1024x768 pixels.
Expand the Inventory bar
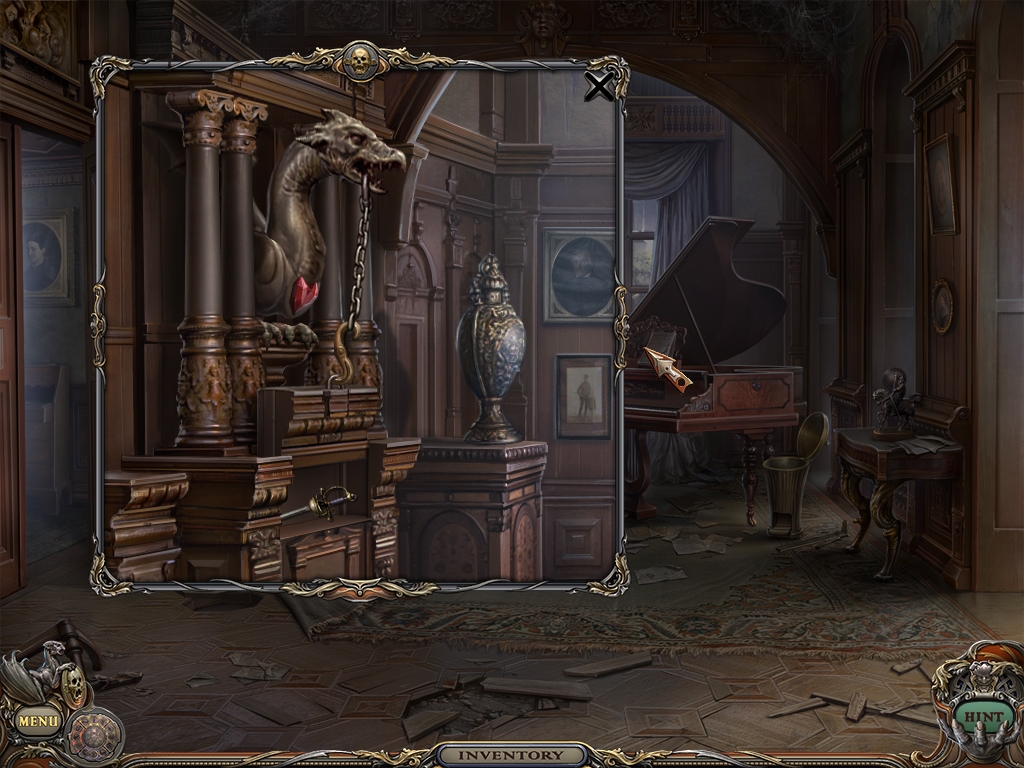point(512,755)
